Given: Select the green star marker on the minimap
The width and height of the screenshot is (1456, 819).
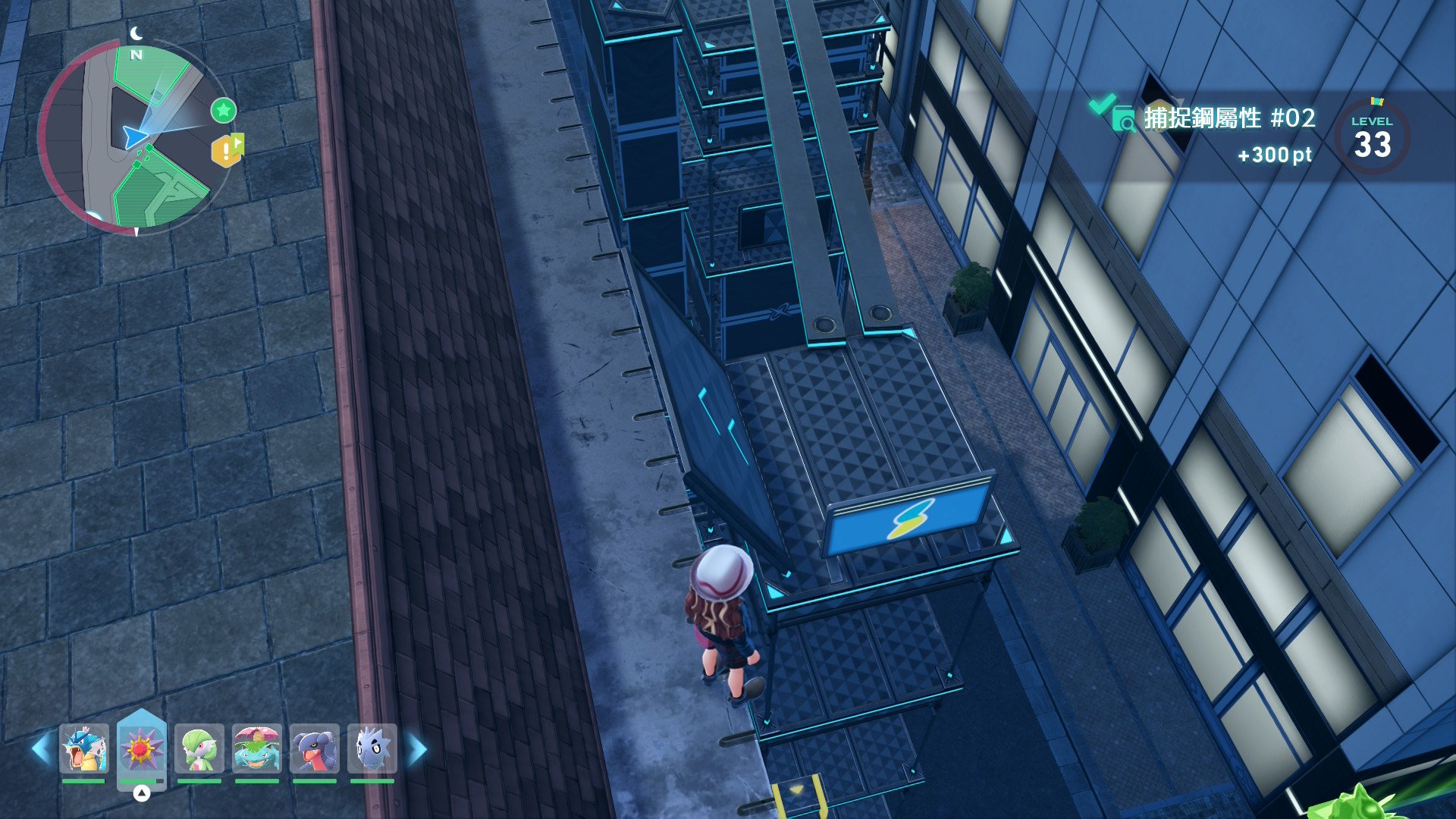Looking at the screenshot, I should tap(223, 111).
